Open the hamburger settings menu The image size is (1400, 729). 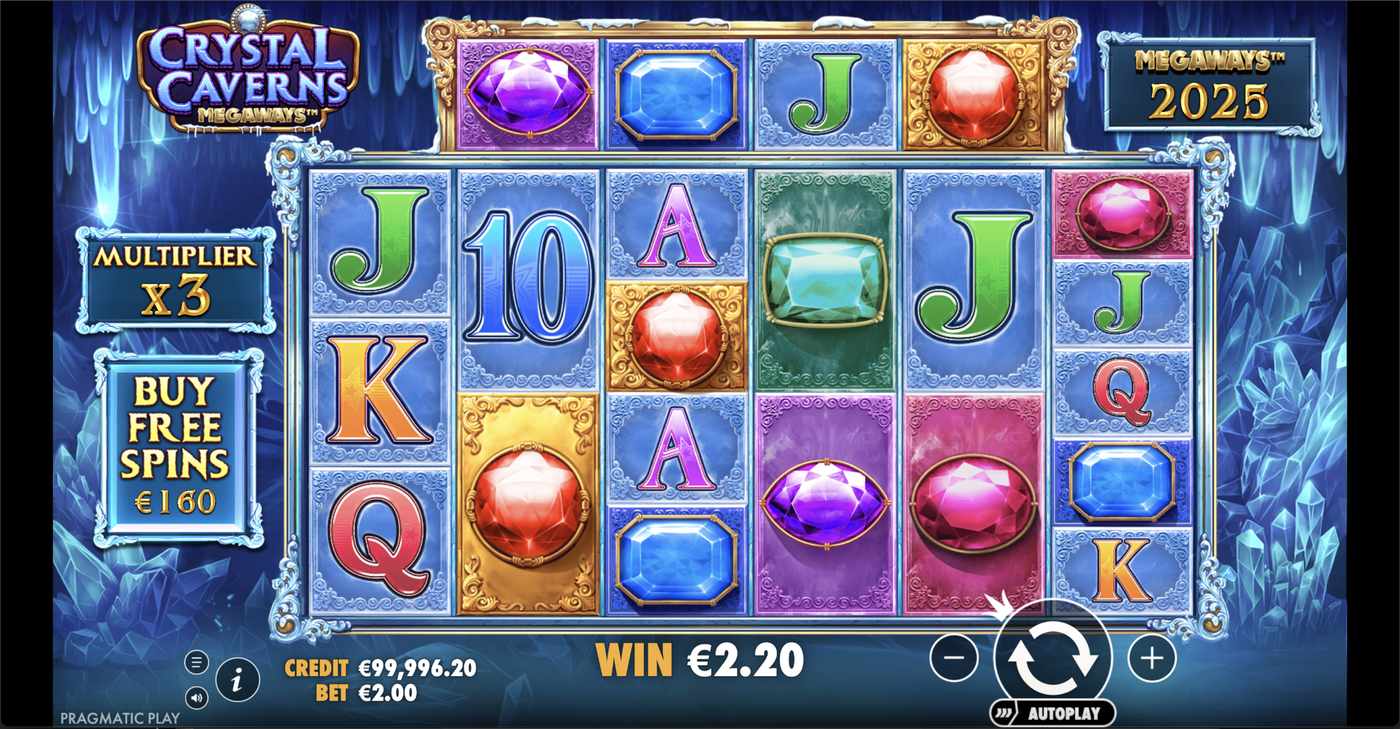click(197, 662)
